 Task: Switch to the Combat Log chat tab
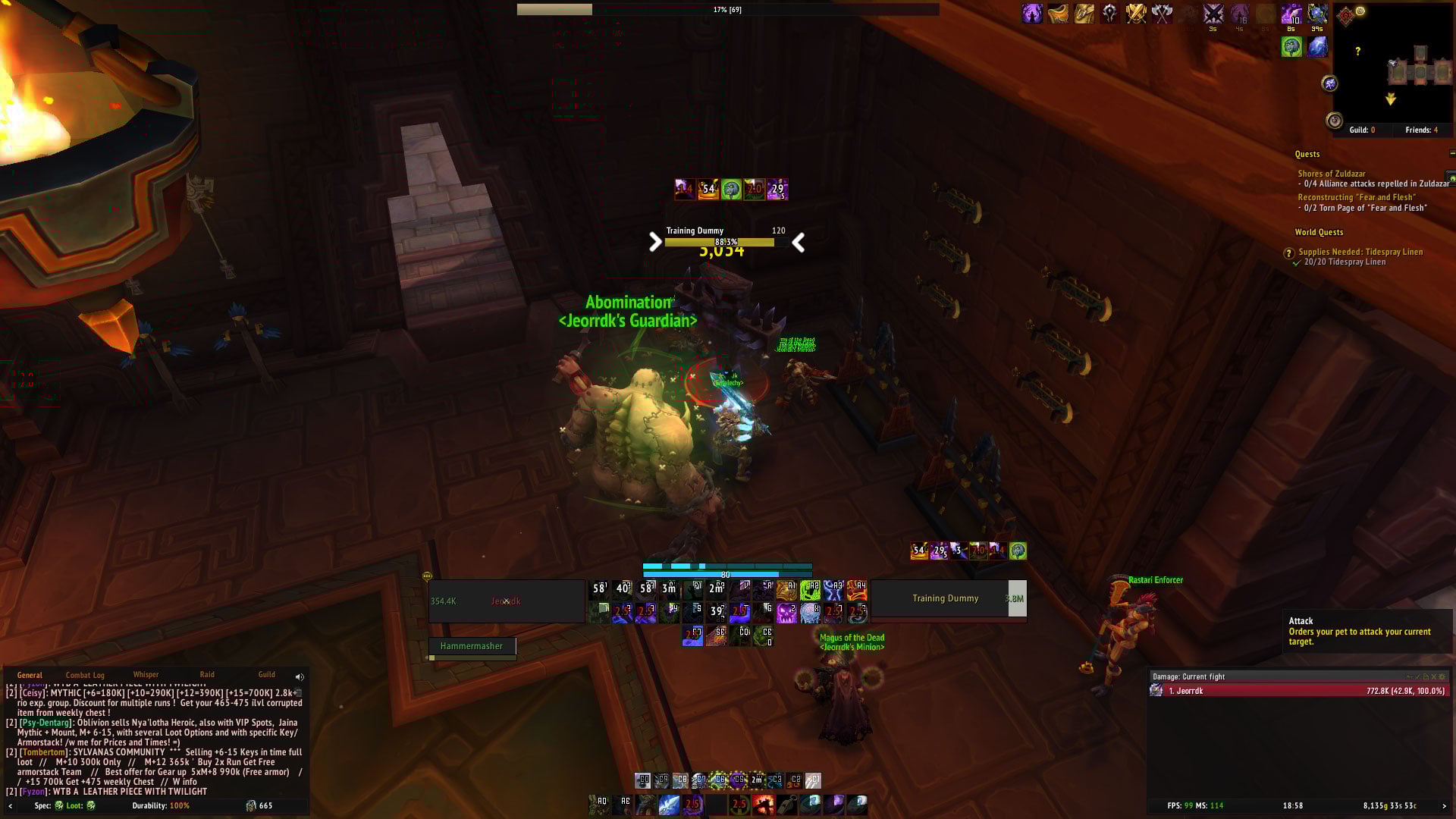(x=85, y=675)
